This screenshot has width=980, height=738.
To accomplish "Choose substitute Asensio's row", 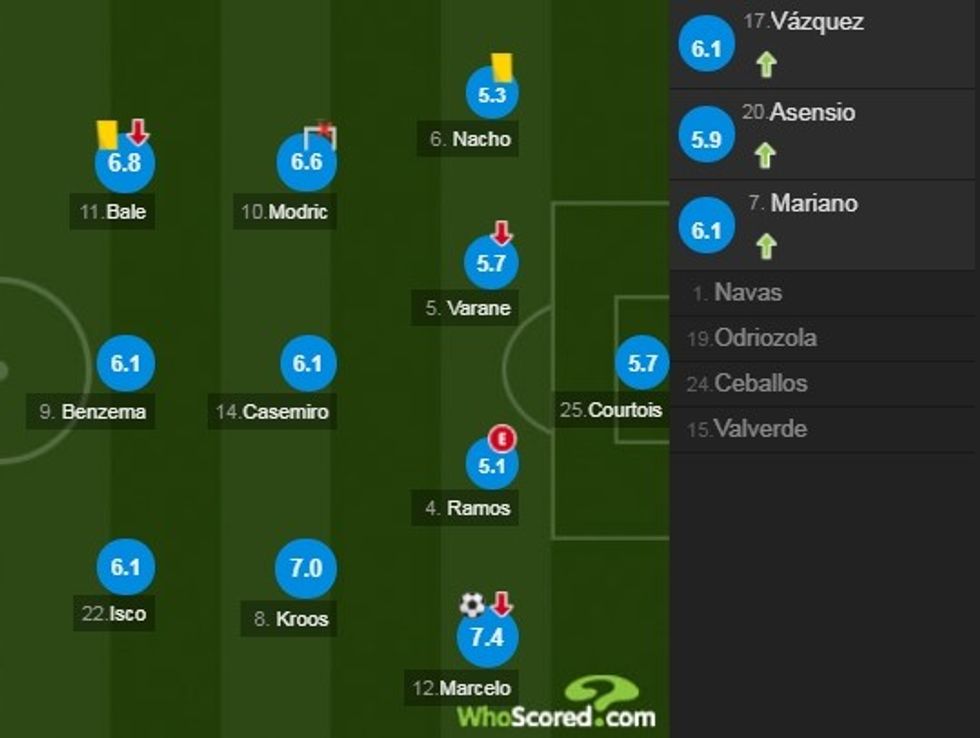I will tap(812, 112).
